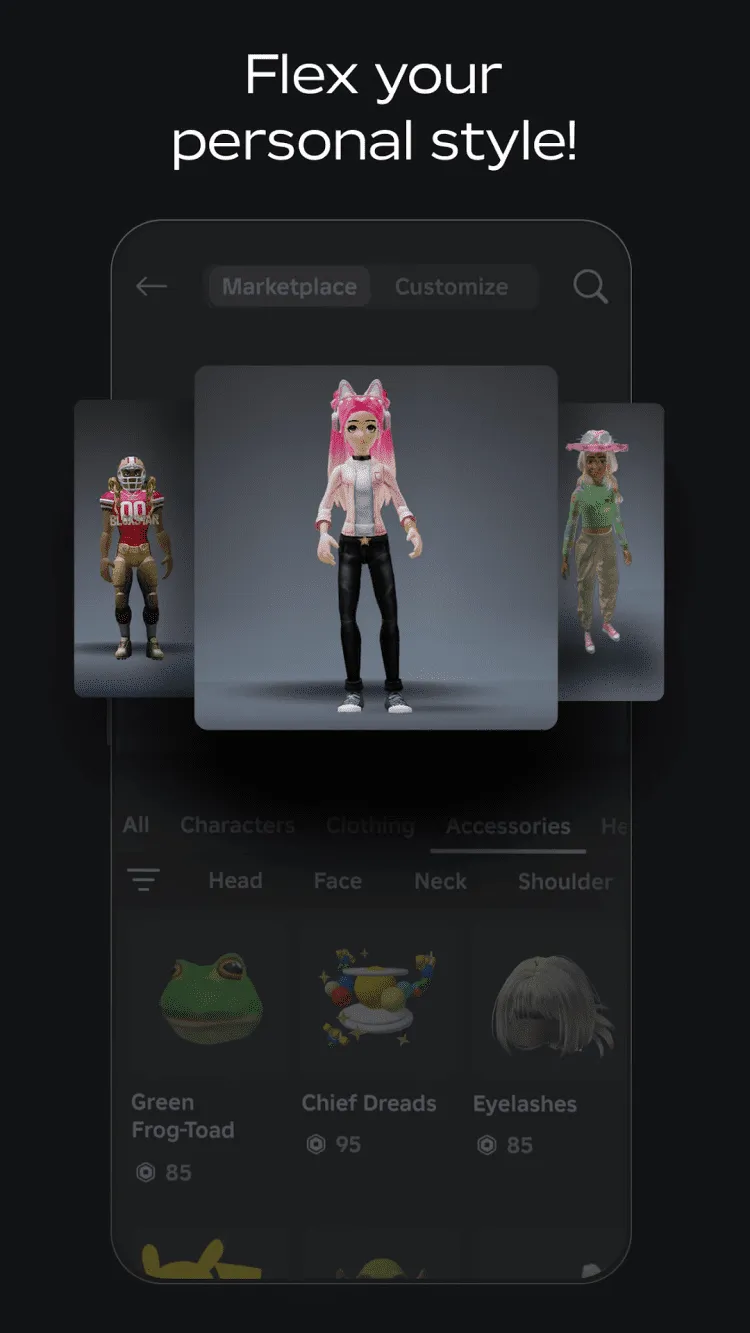Filter accessories by Head

(x=235, y=881)
